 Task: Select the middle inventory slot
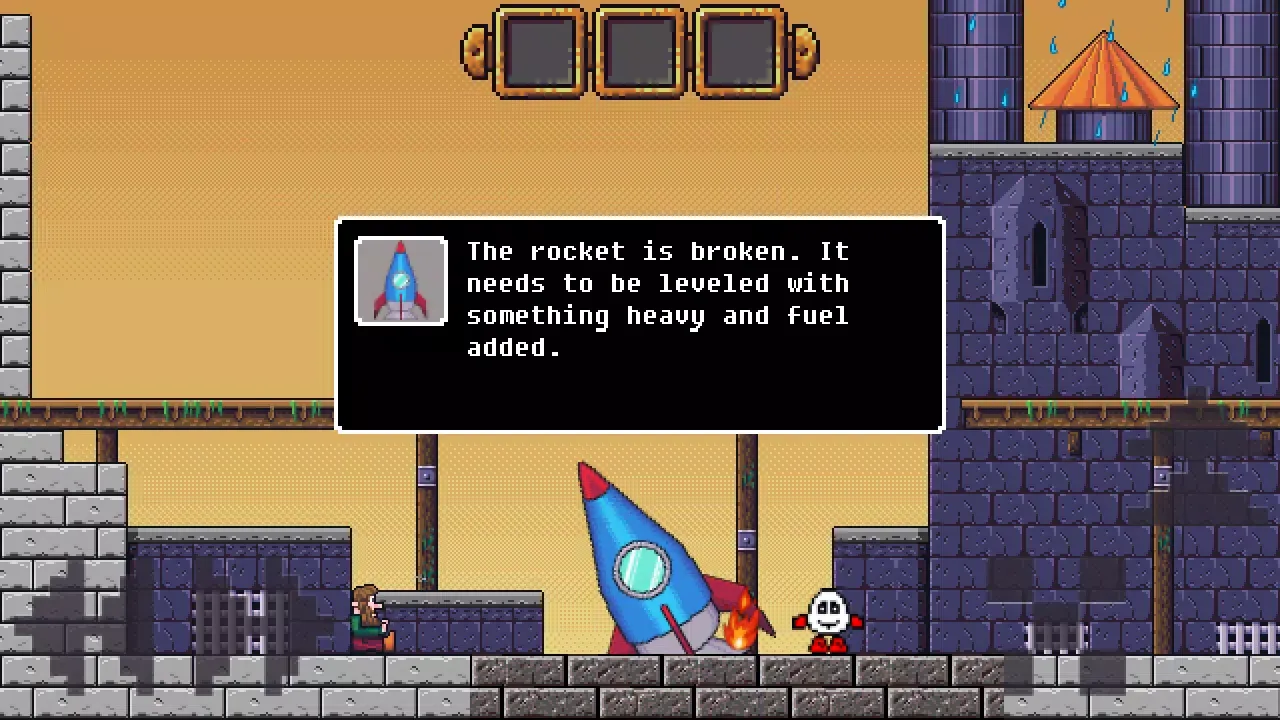[x=640, y=51]
